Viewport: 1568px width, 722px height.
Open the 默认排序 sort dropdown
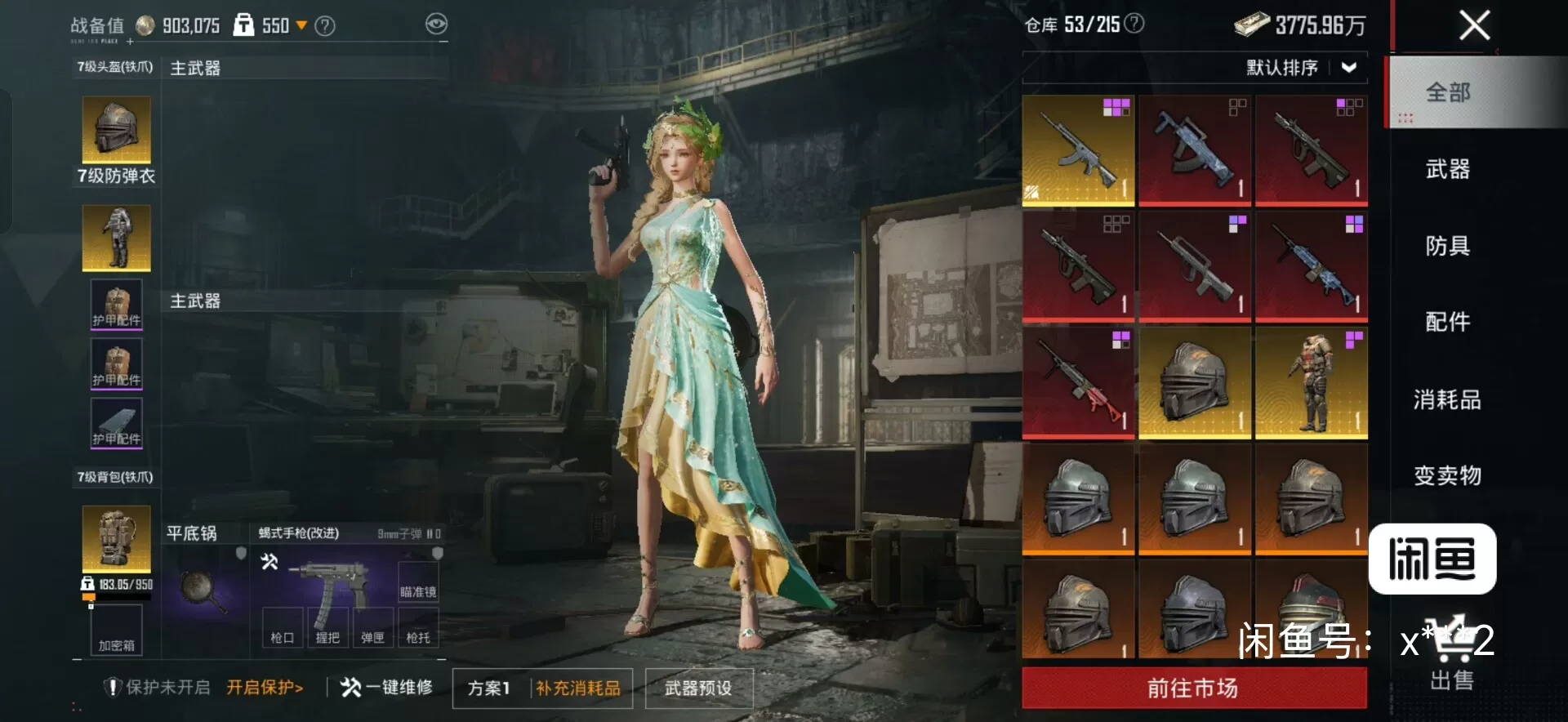click(x=1301, y=68)
